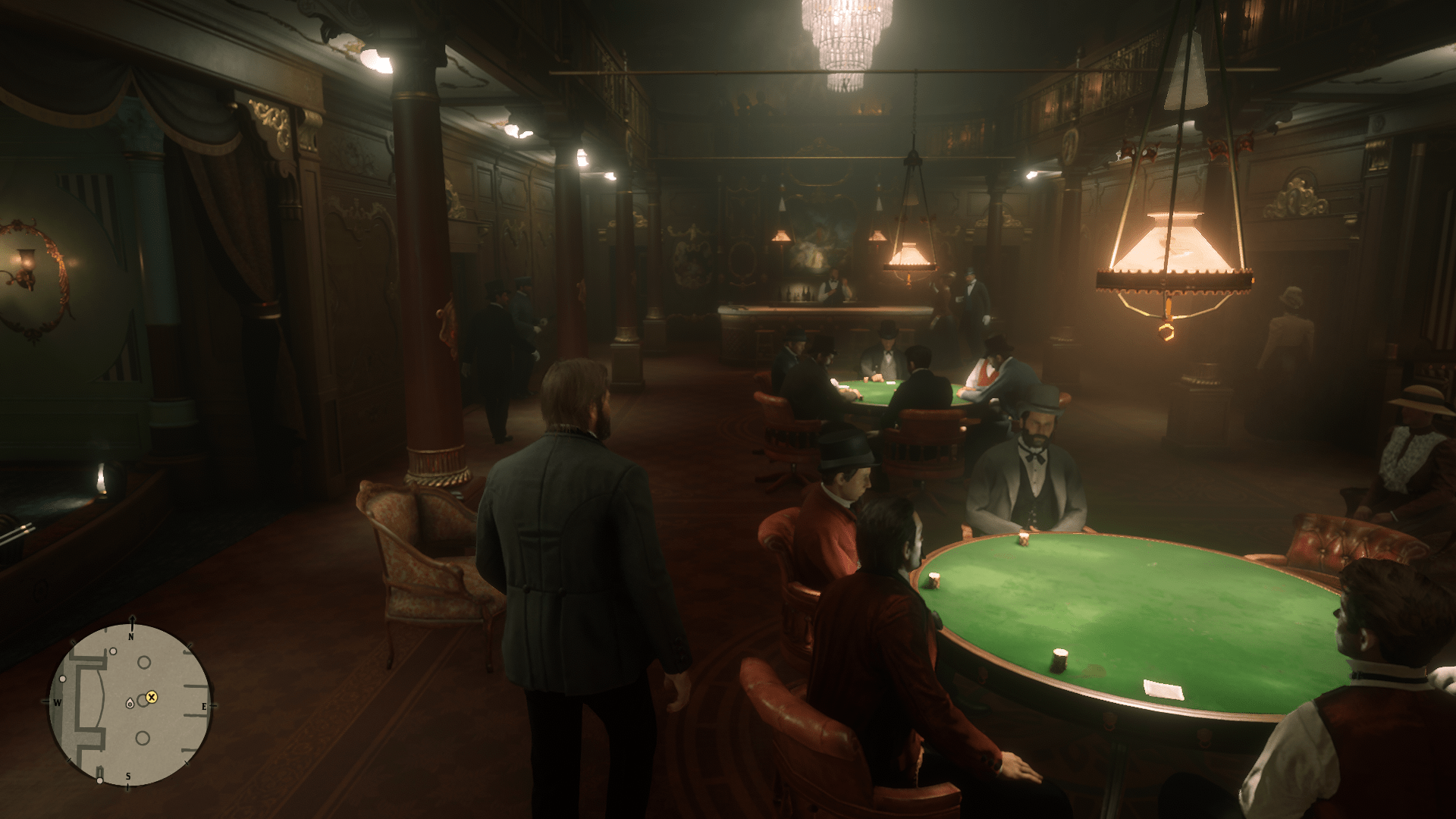Click the north 'N' compass label on minimap
1456x819 pixels.
point(131,637)
